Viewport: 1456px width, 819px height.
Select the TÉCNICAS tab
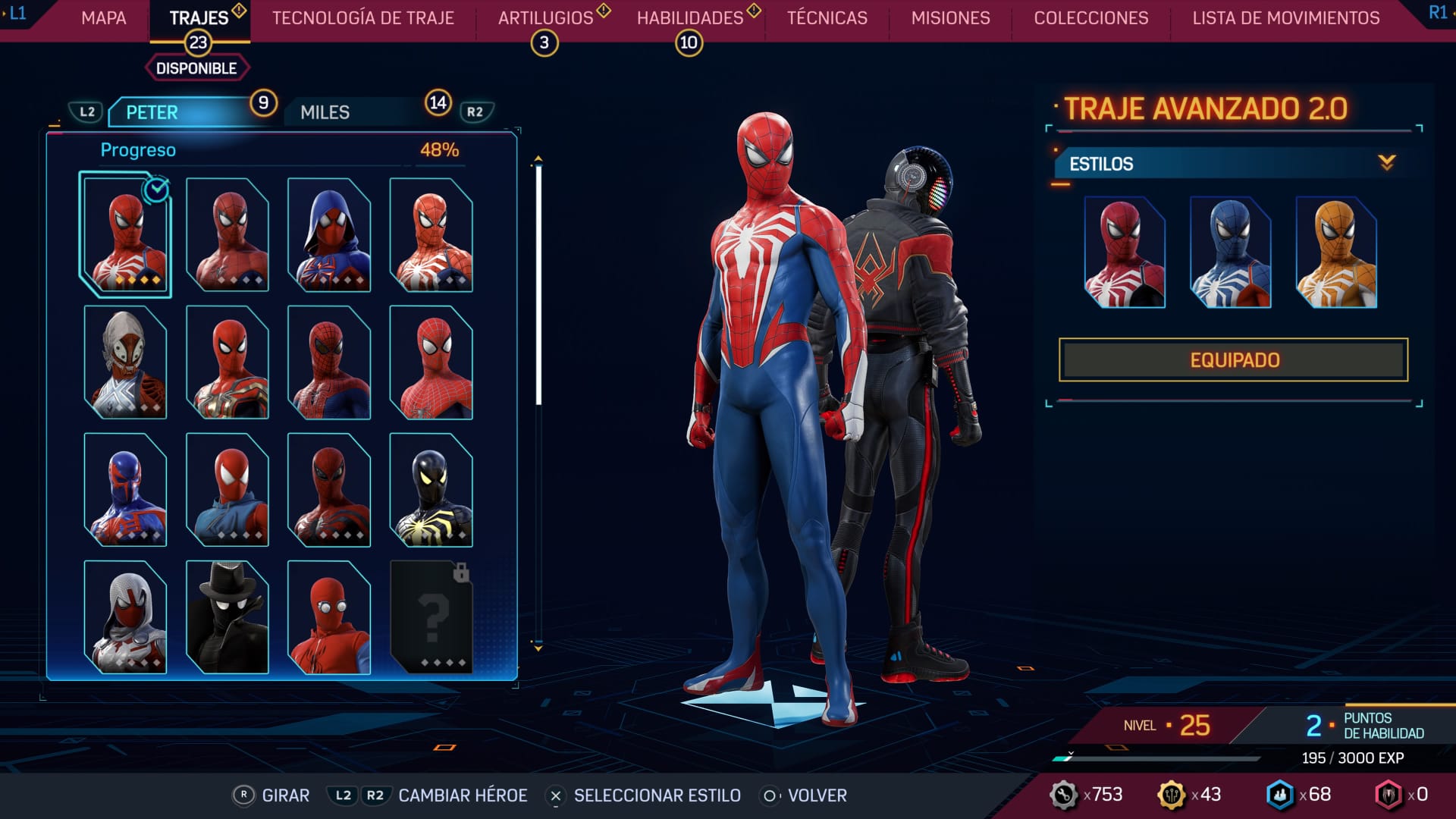pos(827,18)
